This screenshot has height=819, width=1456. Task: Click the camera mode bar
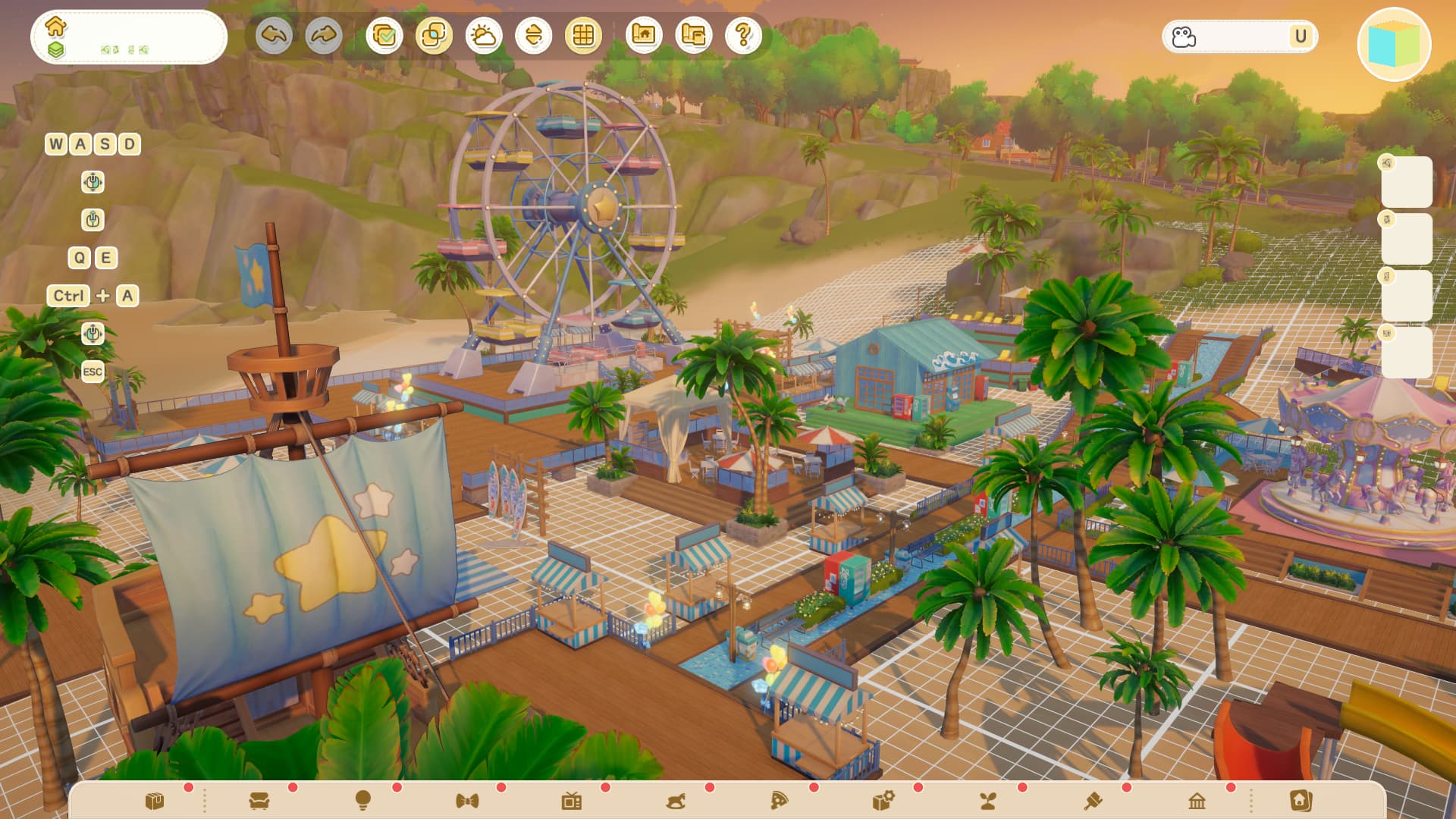pos(1240,36)
